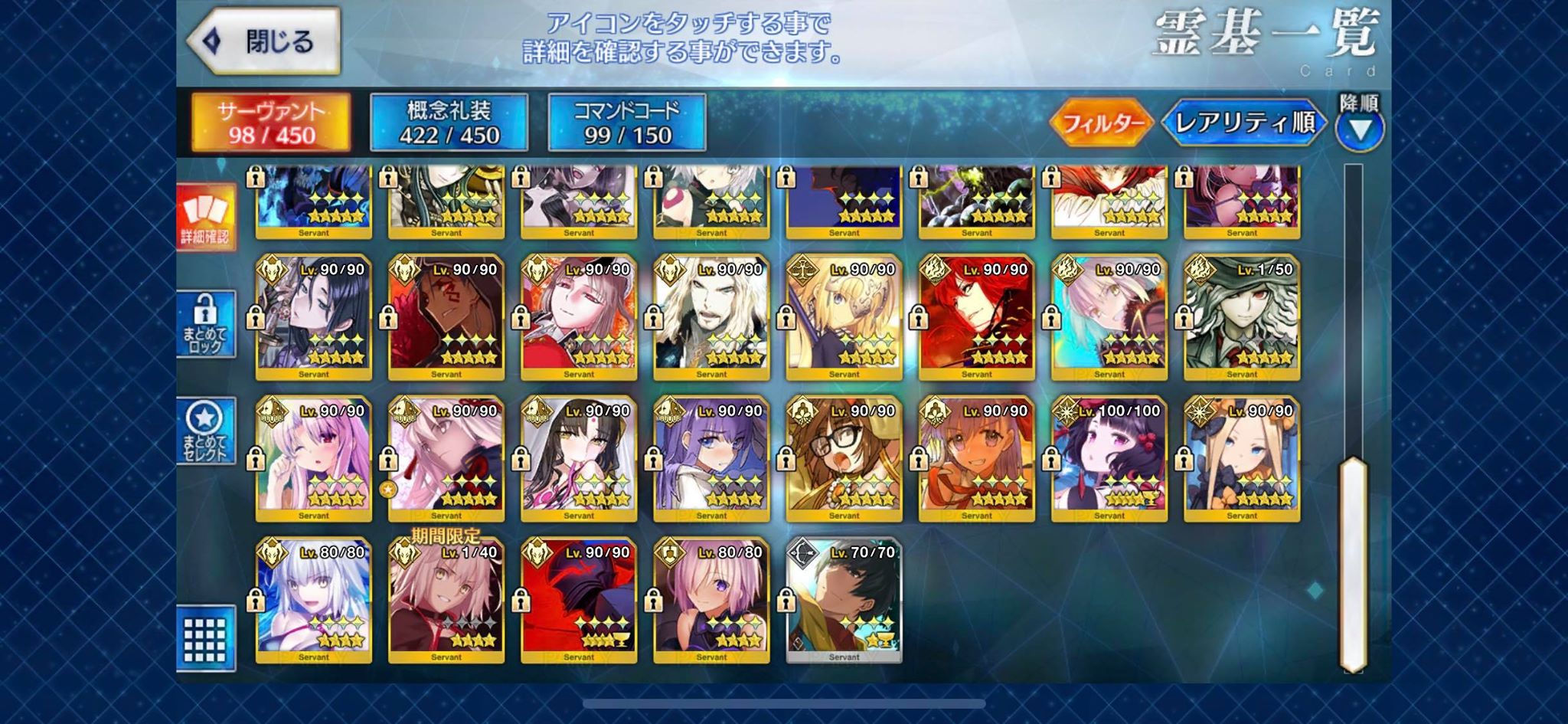Activate まとめてロック bulk lock
This screenshot has height=724, width=1568.
(205, 324)
